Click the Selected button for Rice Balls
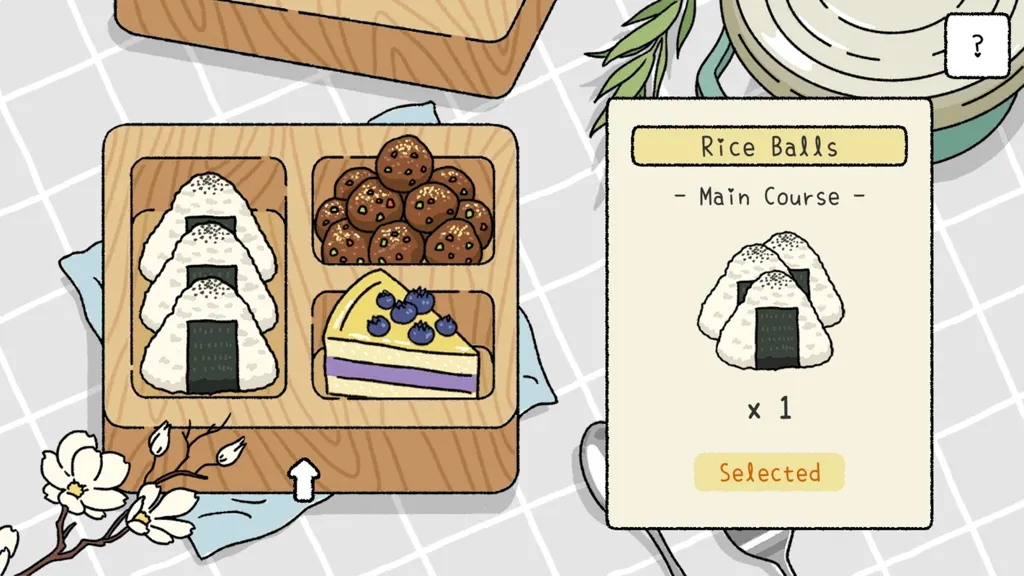Screen dimensions: 1024x576 pyautogui.click(x=769, y=472)
